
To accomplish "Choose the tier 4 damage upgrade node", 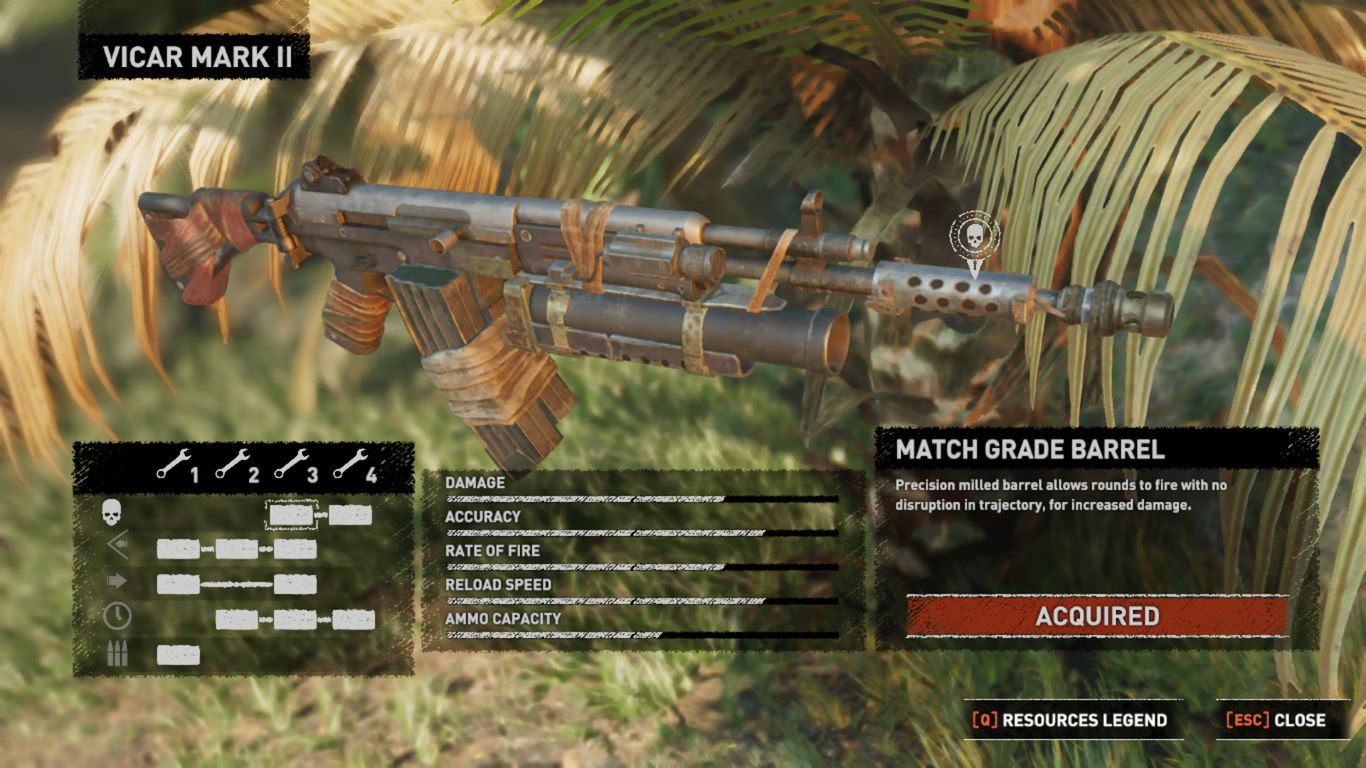I will coord(350,515).
